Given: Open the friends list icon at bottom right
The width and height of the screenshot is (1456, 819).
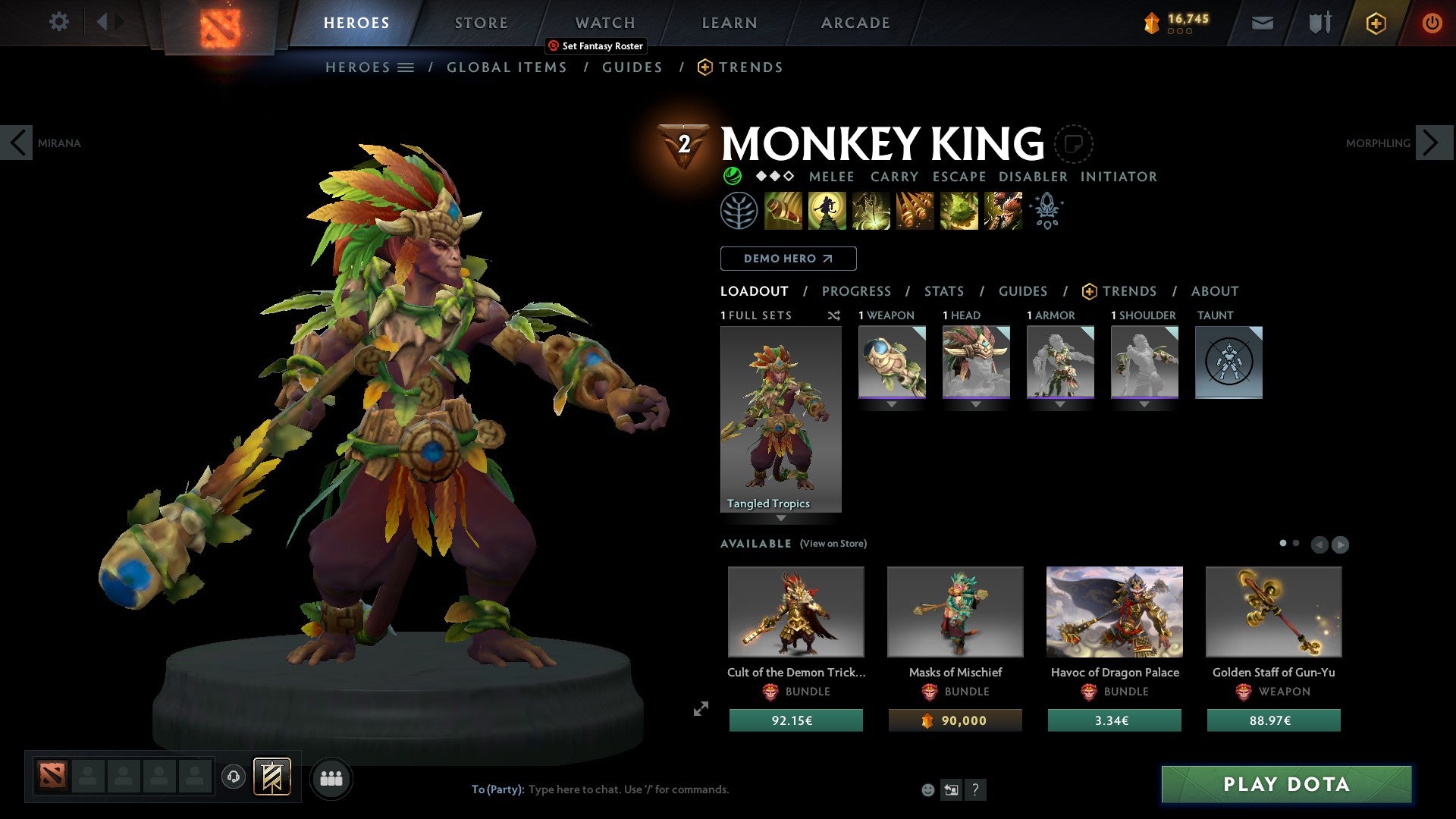Looking at the screenshot, I should click(x=330, y=778).
